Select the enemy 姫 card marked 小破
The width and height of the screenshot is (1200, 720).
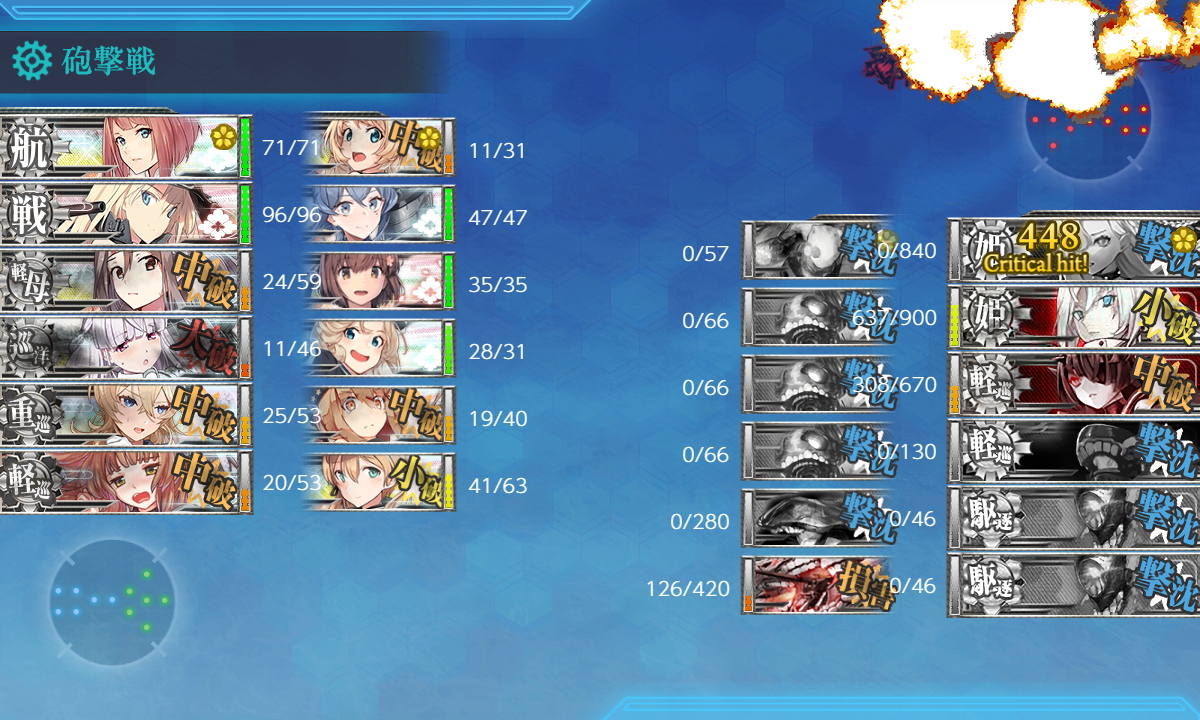click(x=1075, y=317)
